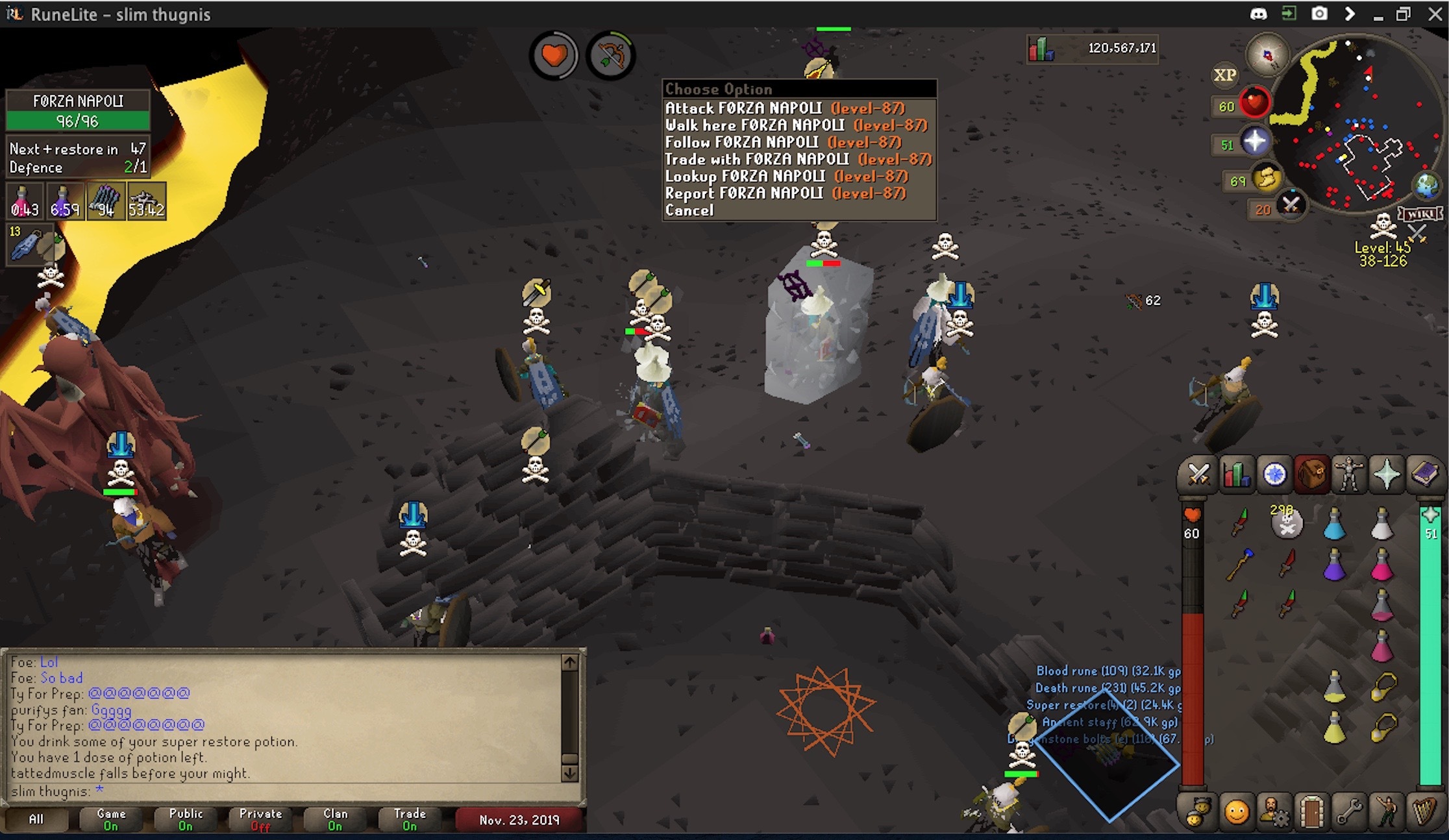The height and width of the screenshot is (840, 1449).
Task: Toggle the XP drops button
Action: point(1225,75)
